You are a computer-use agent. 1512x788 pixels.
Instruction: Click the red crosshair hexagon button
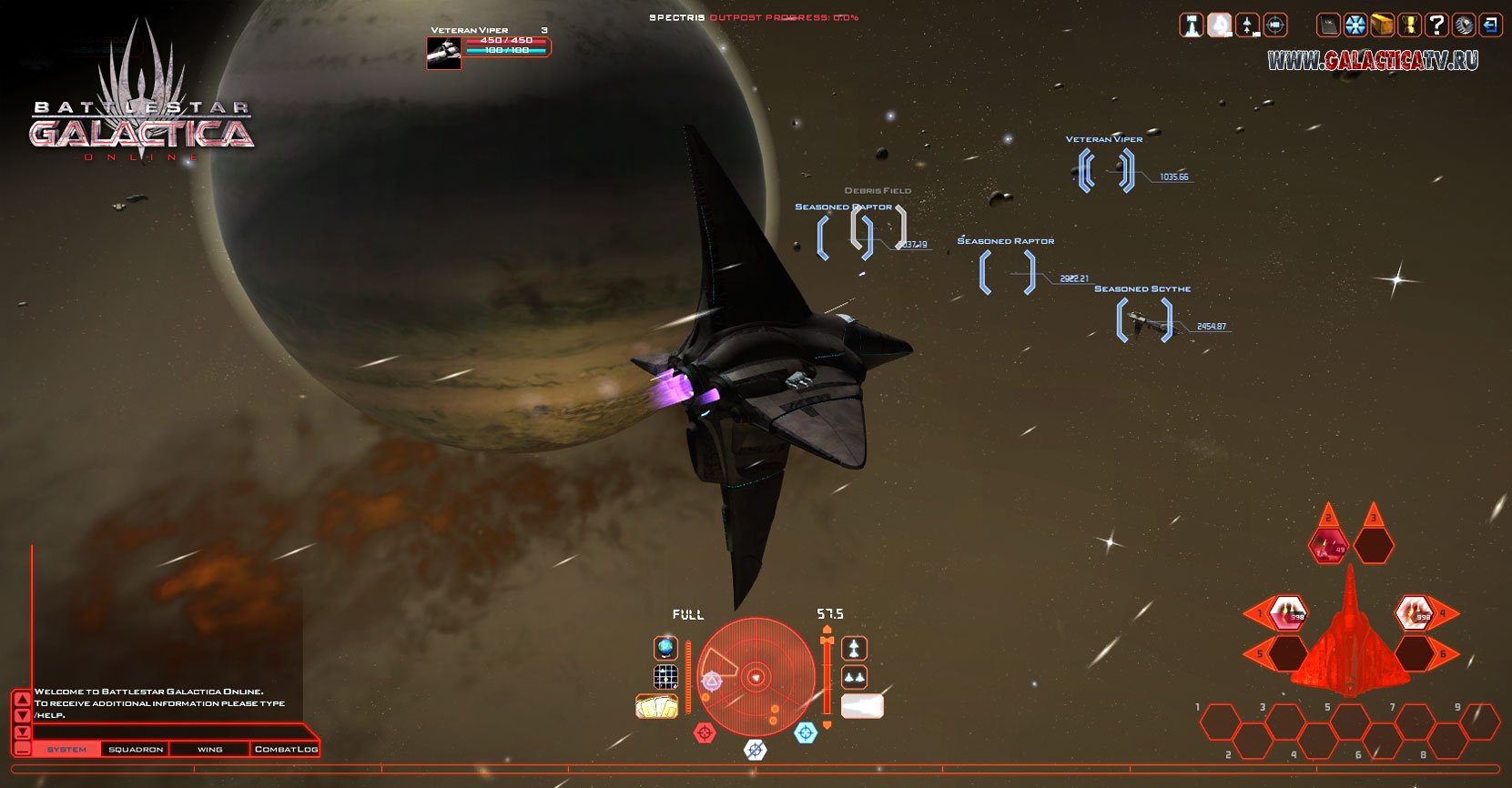705,732
